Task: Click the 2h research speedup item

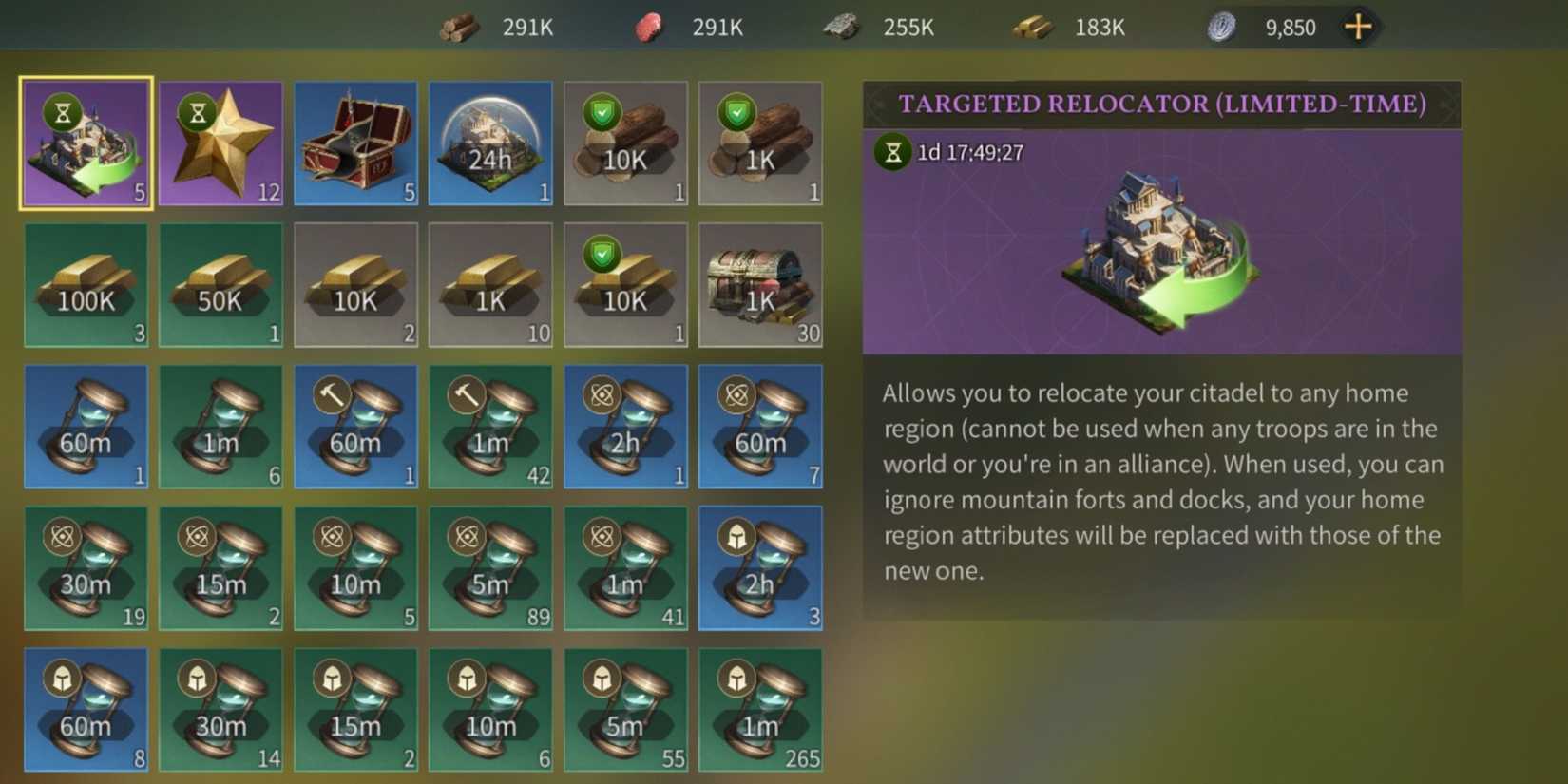Action: [x=625, y=427]
